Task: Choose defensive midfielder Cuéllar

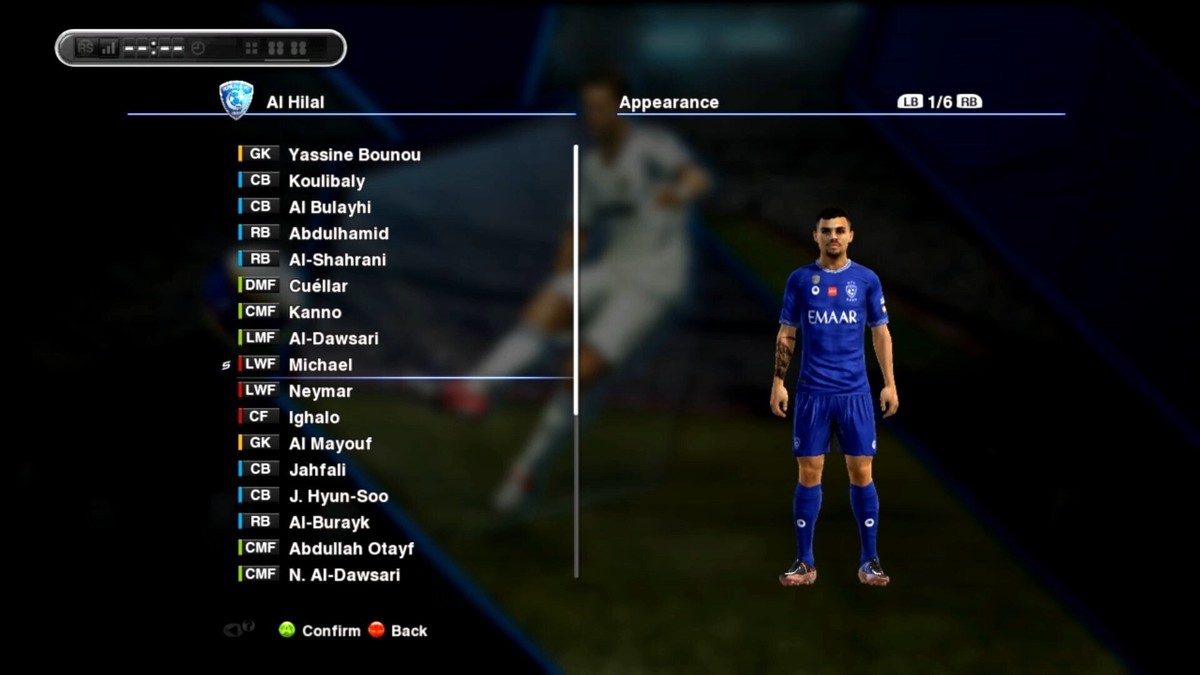Action: [318, 286]
